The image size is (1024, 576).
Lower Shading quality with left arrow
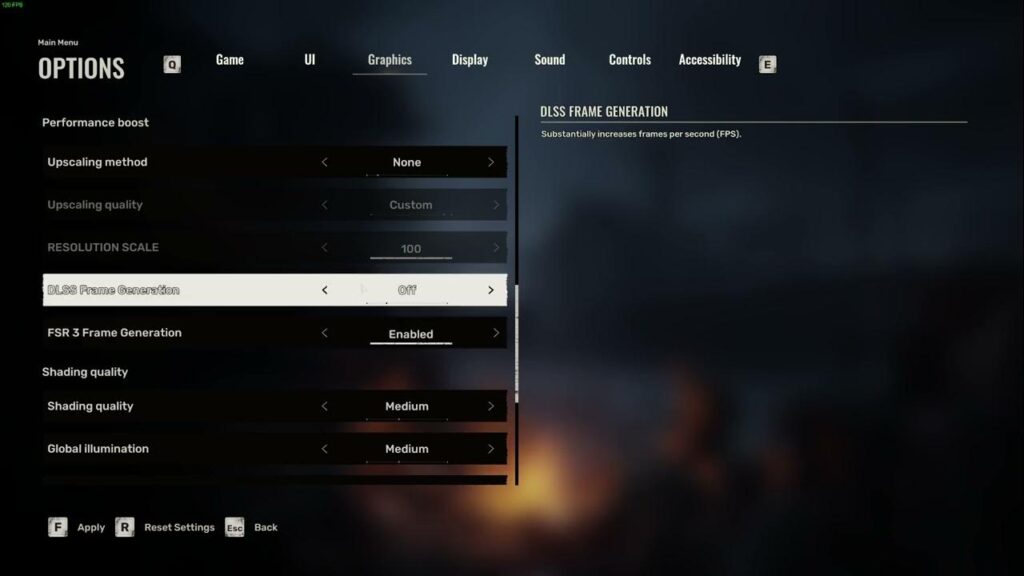324,406
